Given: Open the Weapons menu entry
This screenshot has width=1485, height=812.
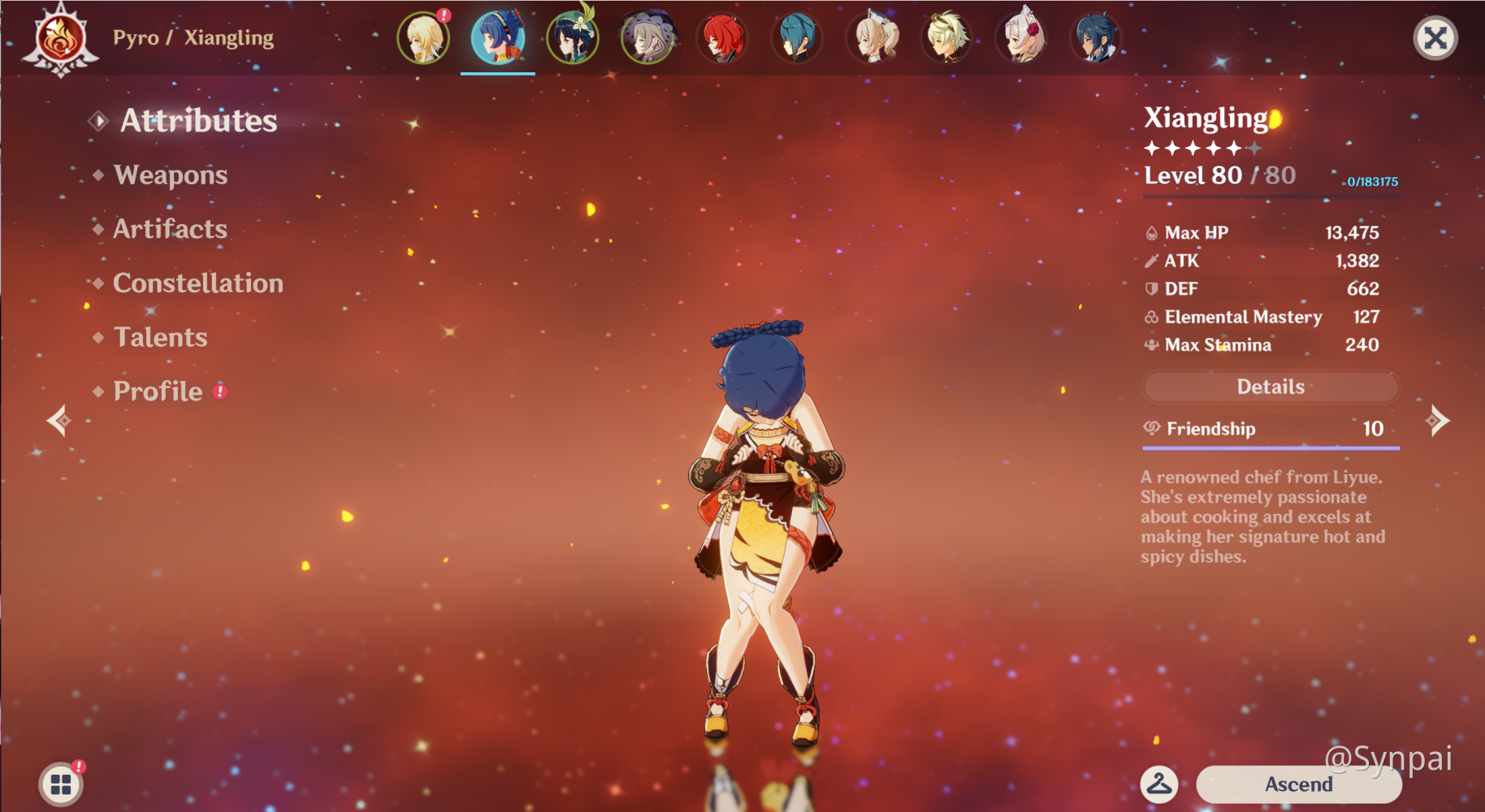Looking at the screenshot, I should click(171, 175).
